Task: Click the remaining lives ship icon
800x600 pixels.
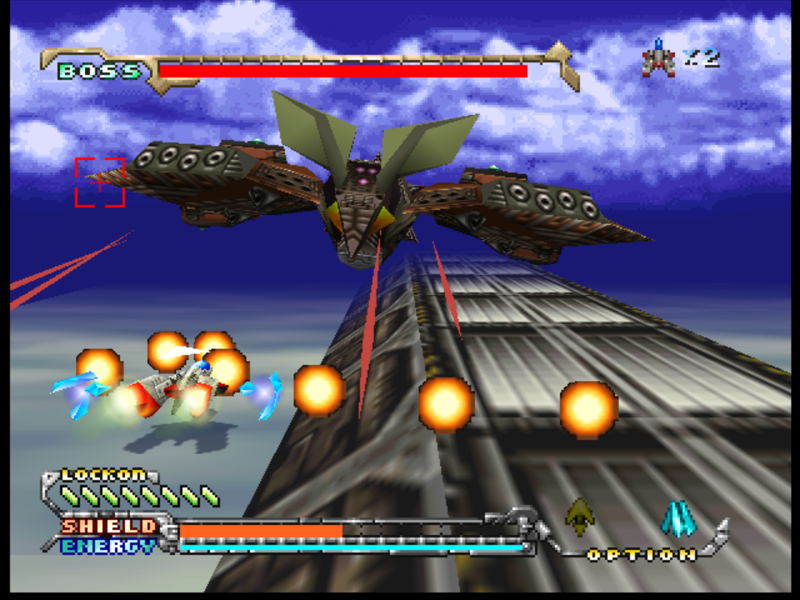Action: click(659, 58)
